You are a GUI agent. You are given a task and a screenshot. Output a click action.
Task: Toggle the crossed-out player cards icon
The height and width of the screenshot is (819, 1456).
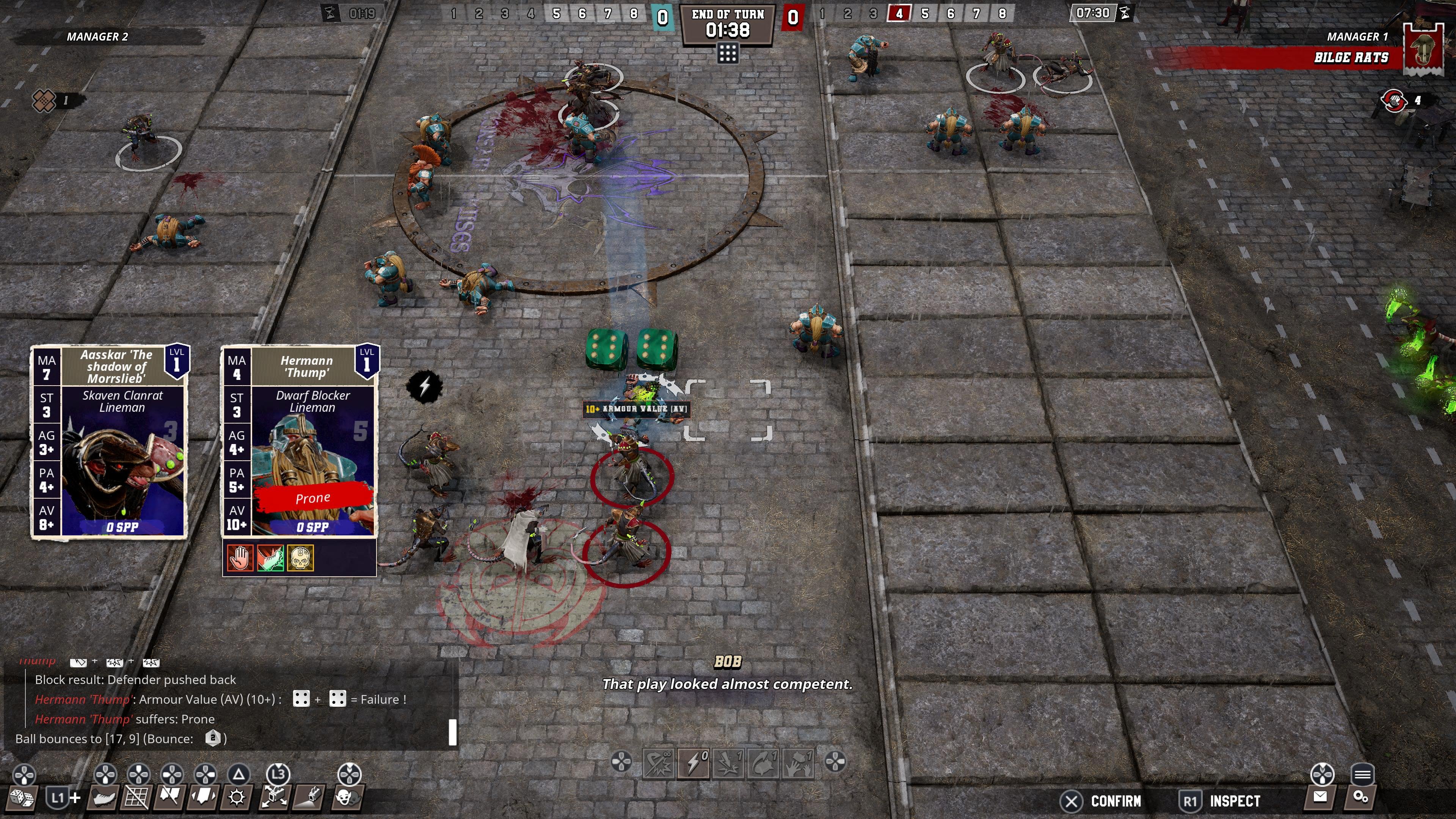(x=169, y=797)
